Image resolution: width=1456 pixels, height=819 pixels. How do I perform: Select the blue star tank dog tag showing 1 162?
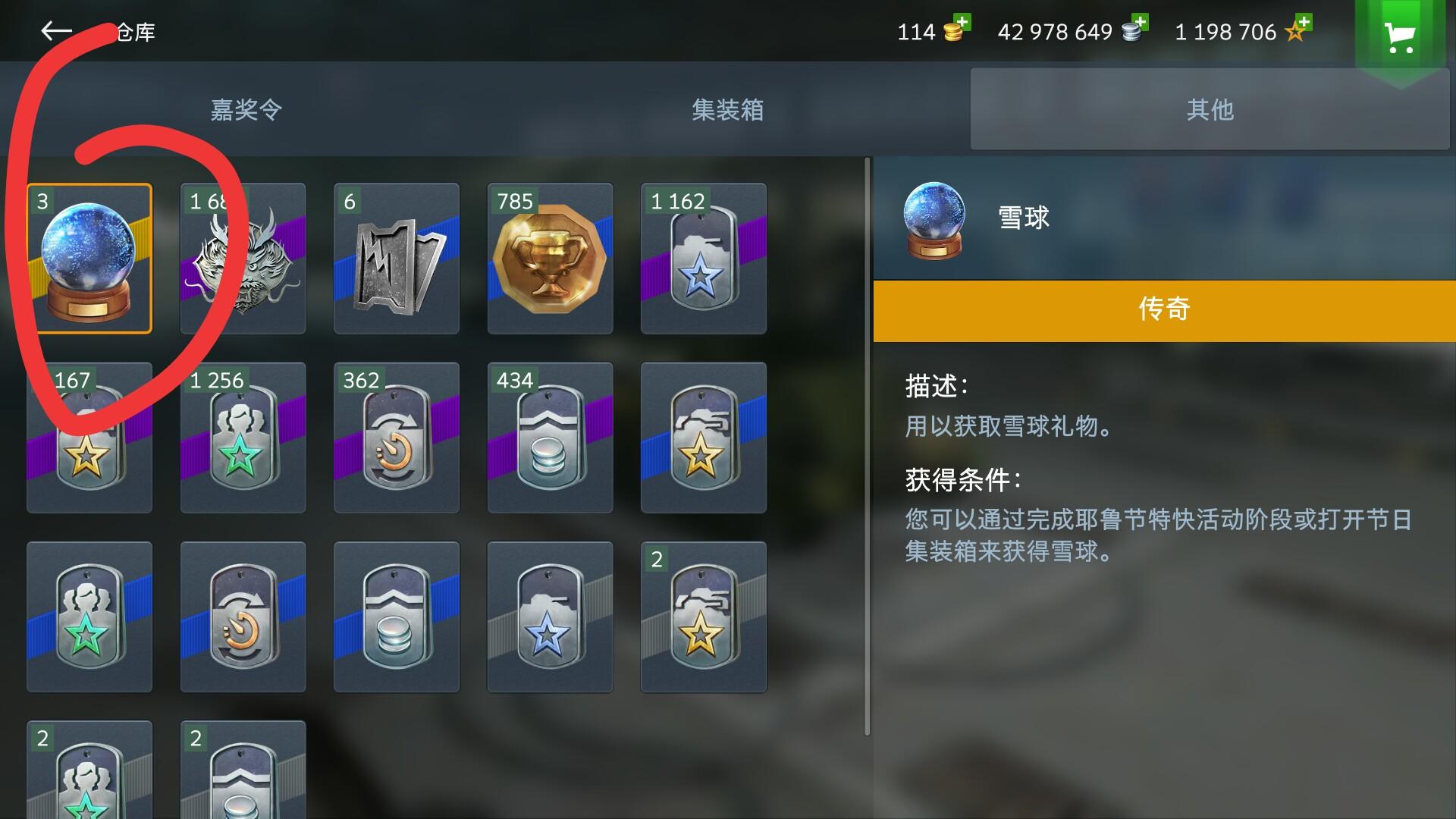coord(703,258)
